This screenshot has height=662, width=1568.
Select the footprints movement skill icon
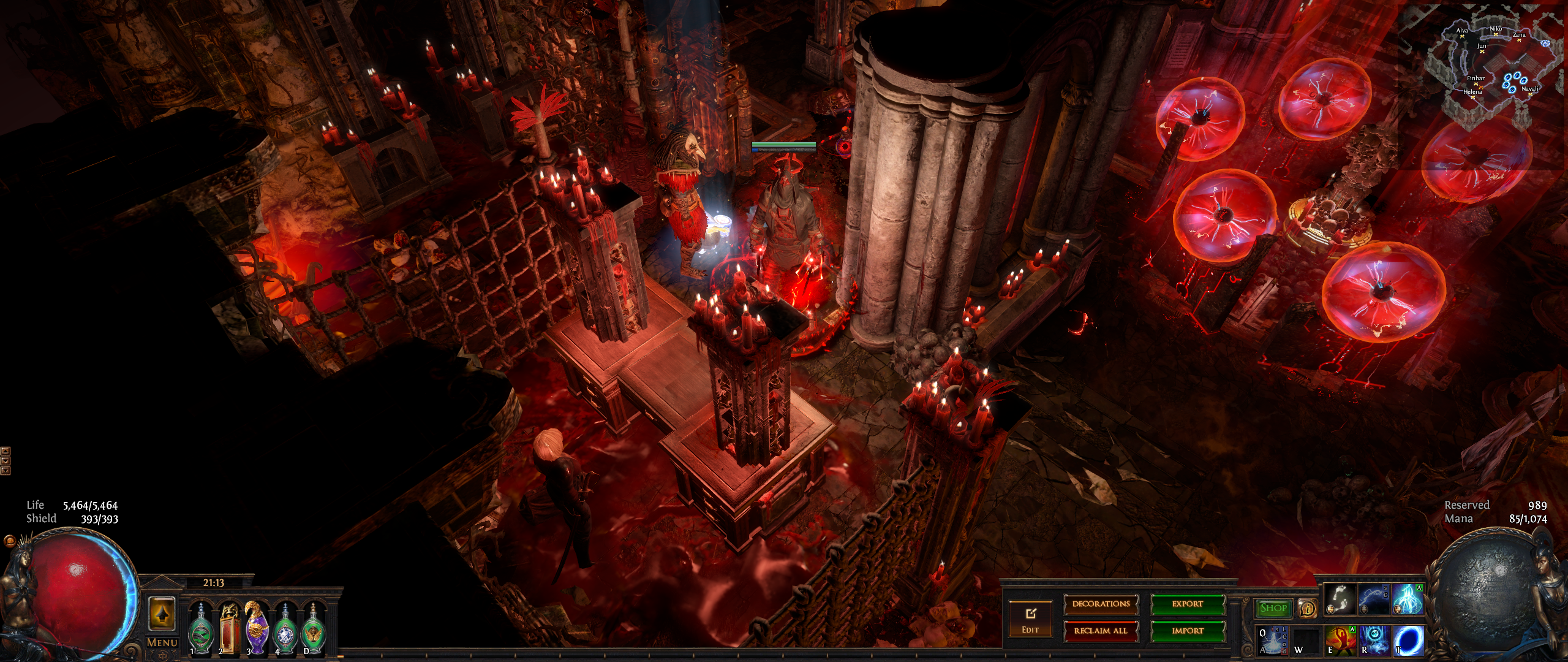point(1340,598)
